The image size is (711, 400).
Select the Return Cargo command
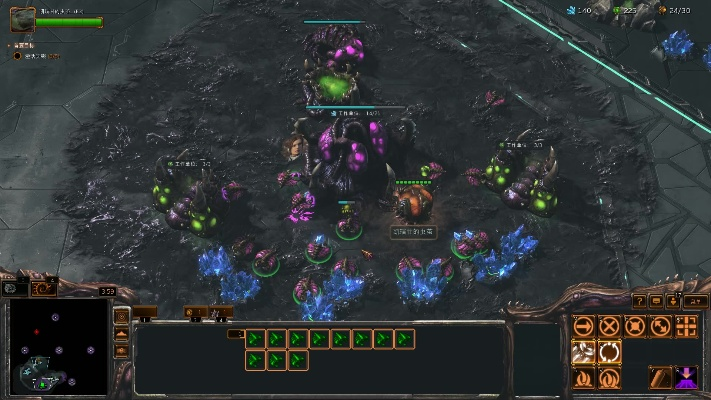tap(609, 352)
